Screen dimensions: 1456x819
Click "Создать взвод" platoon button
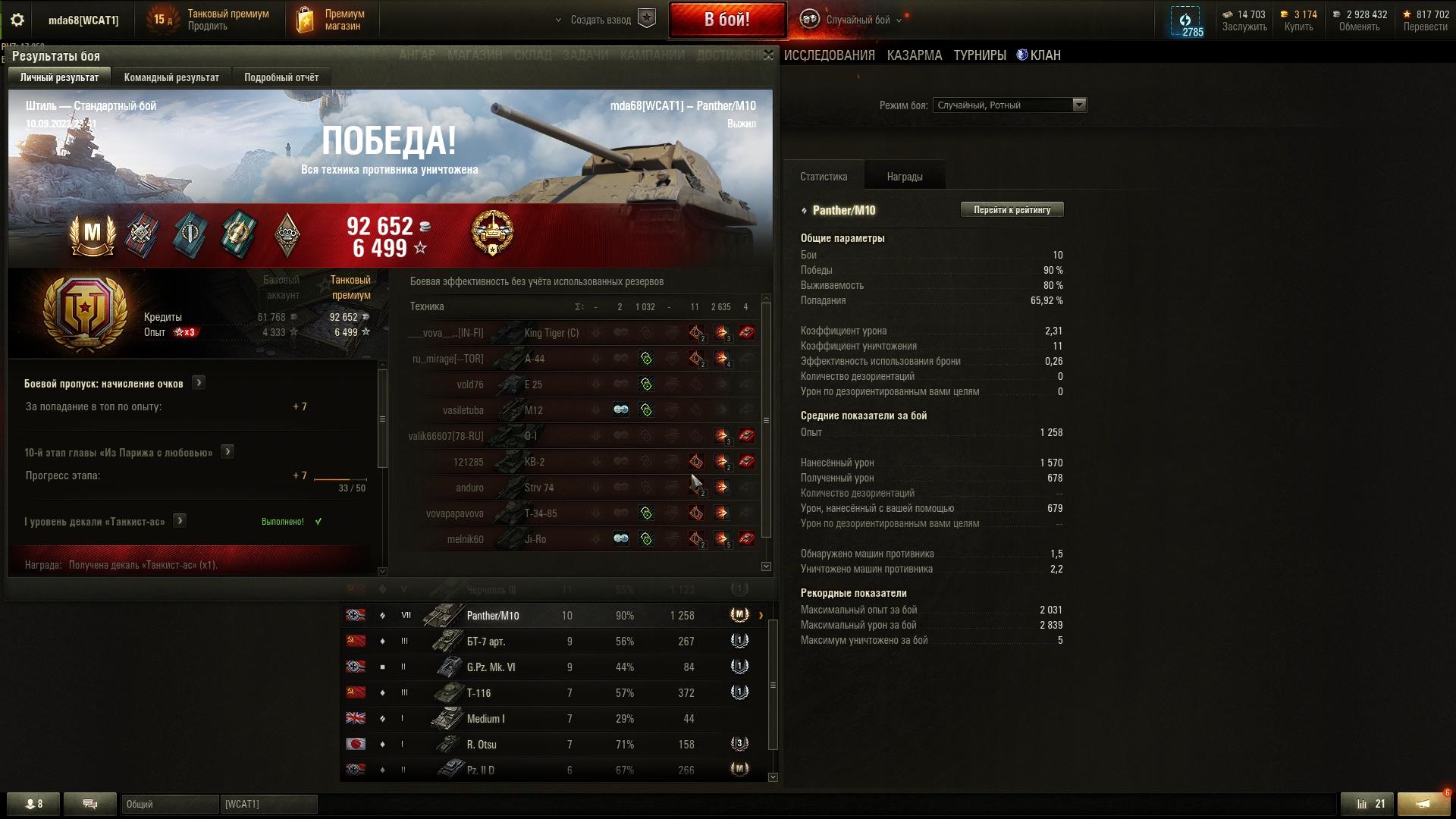click(601, 20)
